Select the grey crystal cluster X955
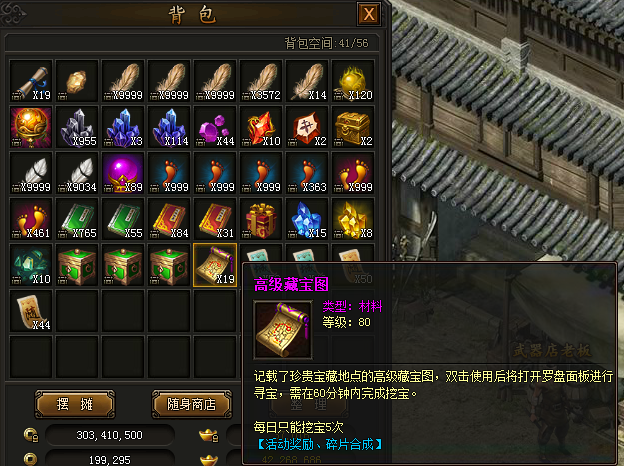The width and height of the screenshot is (624, 466). click(x=77, y=126)
